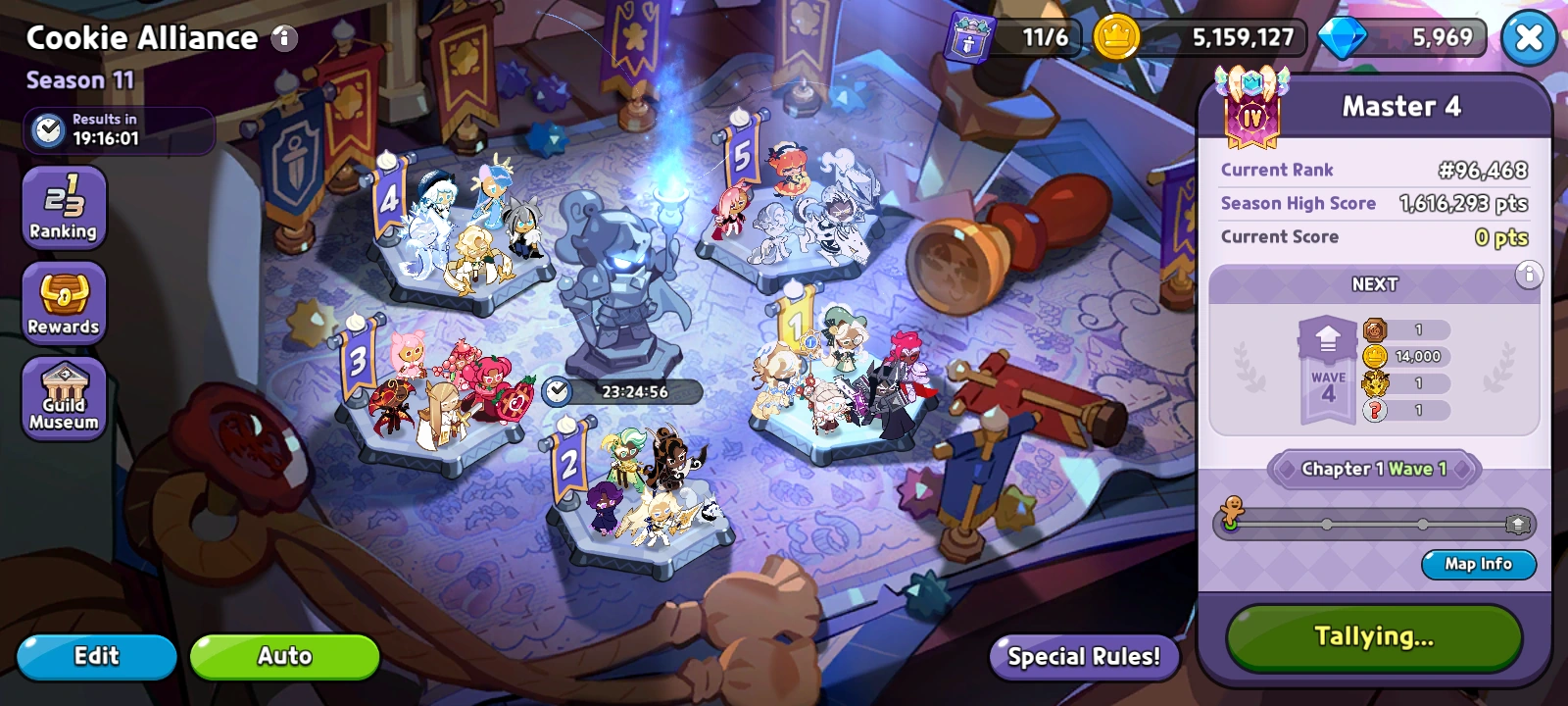Open the Ranking leaderboard icon
The image size is (1568, 706).
click(63, 206)
